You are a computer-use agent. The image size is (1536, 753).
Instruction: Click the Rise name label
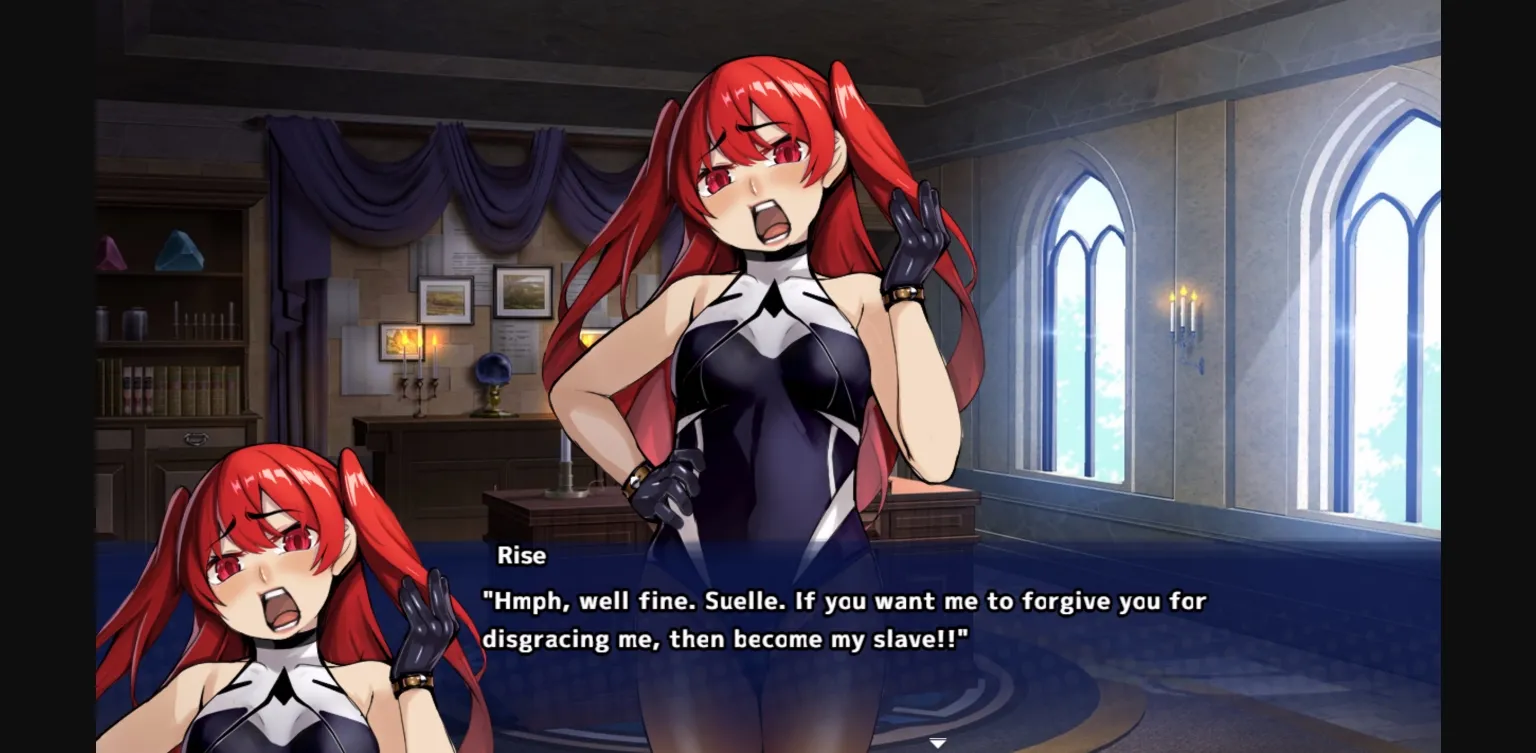(x=524, y=556)
